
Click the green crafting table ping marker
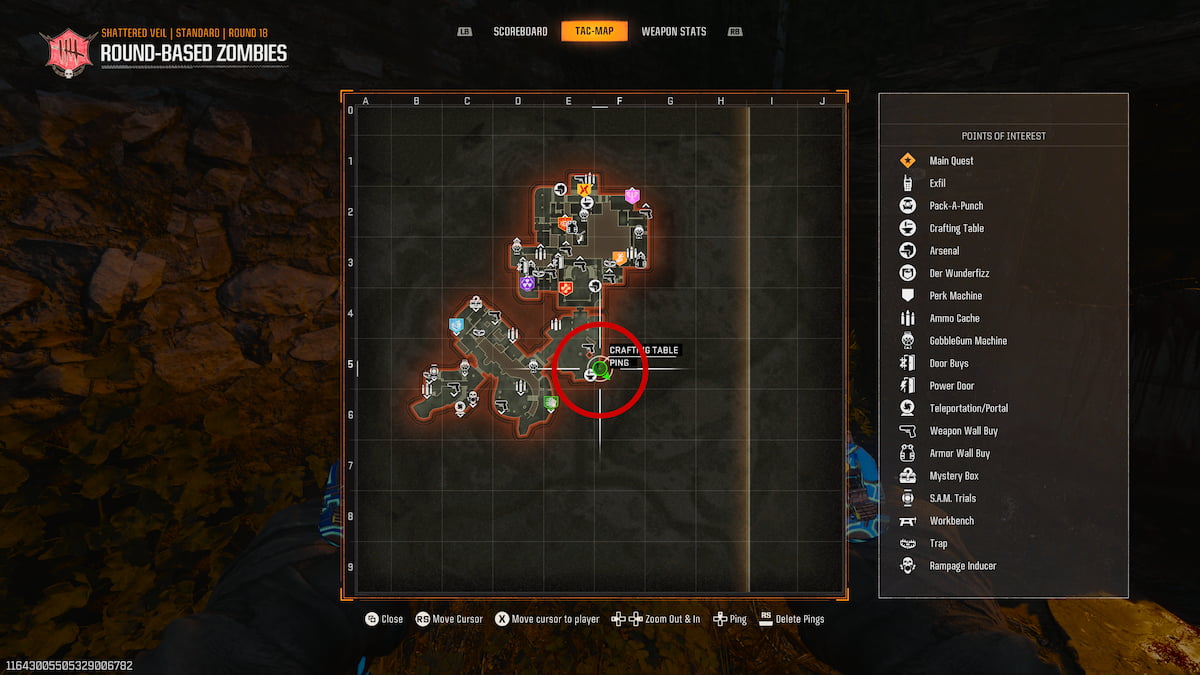point(599,370)
